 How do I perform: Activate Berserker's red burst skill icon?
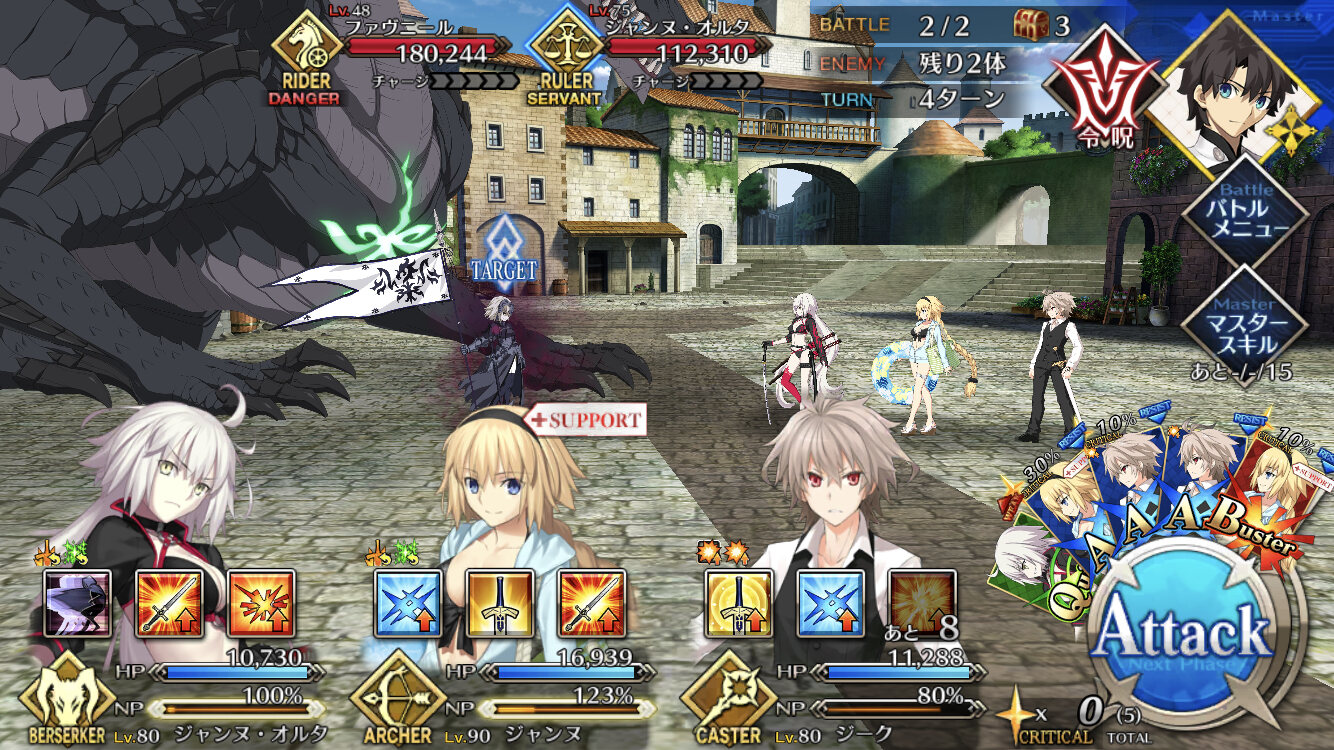coord(261,604)
